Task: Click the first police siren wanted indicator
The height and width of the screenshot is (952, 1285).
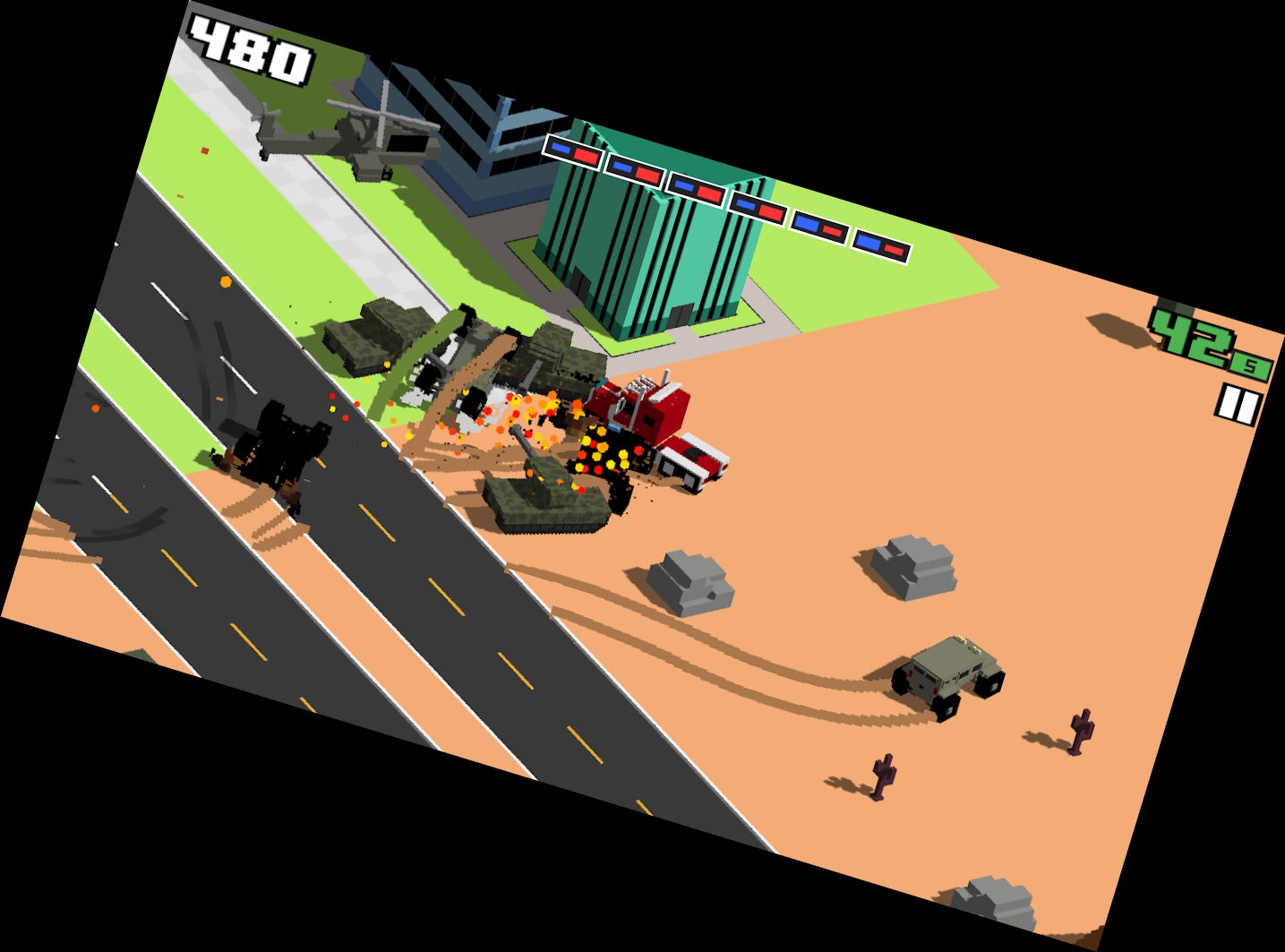Action: [x=573, y=154]
